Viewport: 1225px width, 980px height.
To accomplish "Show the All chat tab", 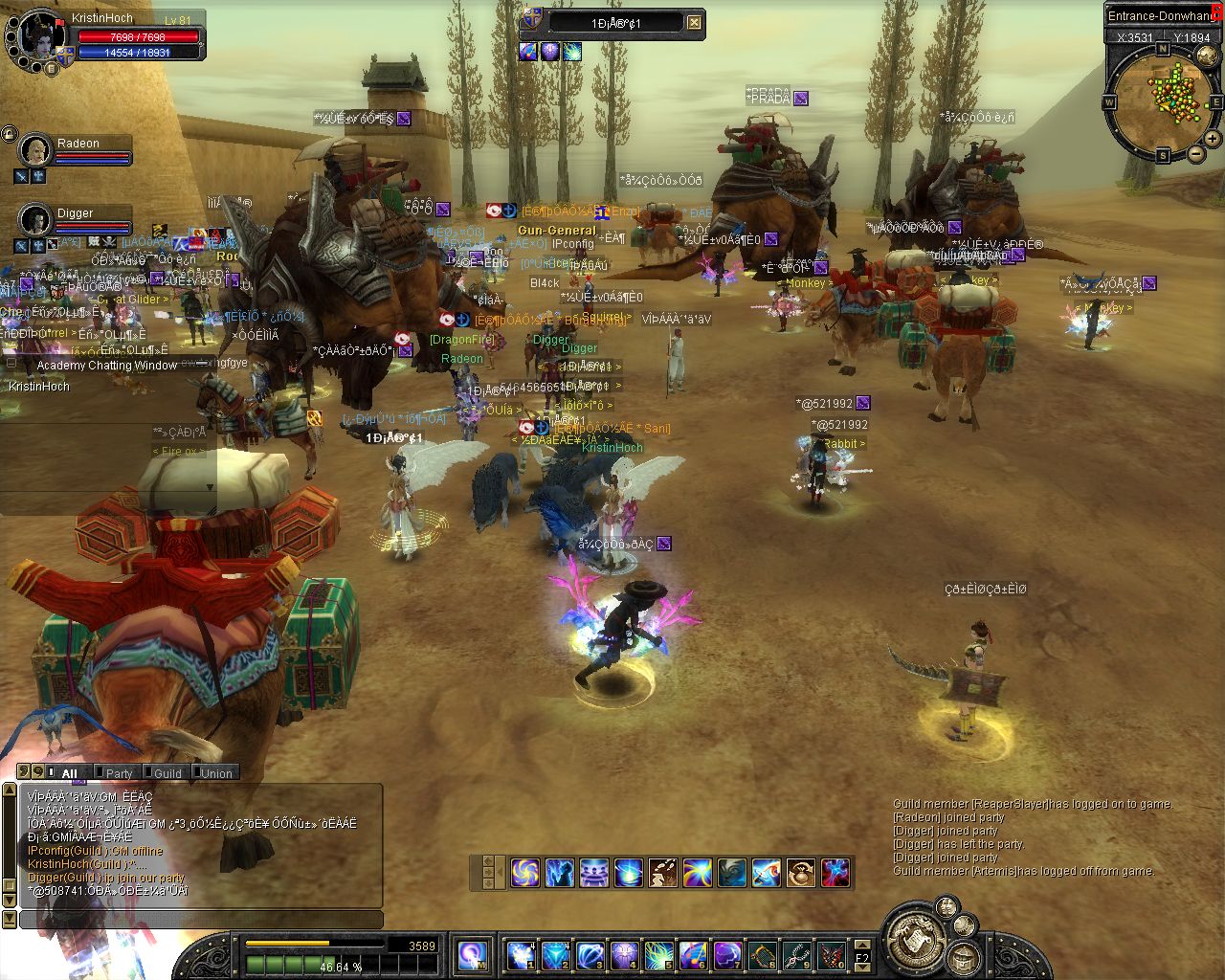I will pyautogui.click(x=69, y=773).
